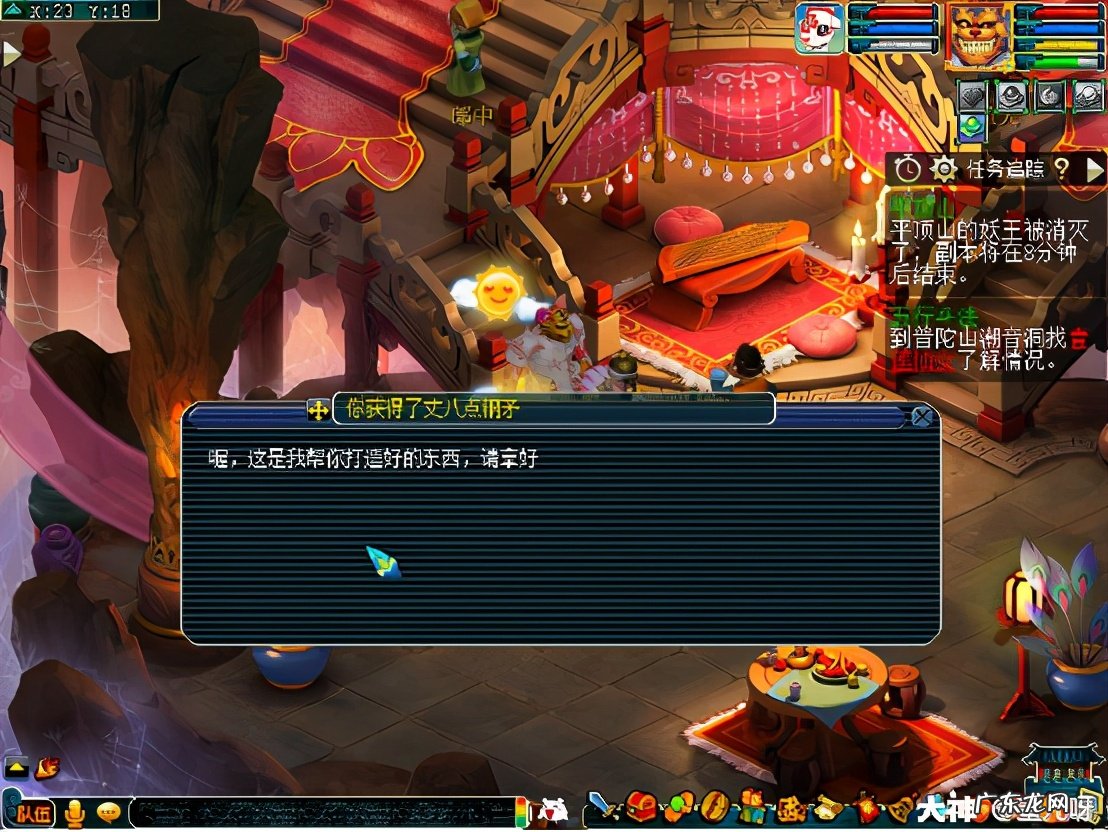Close the dialogue window with the X
The width and height of the screenshot is (1108, 832).
[922, 417]
